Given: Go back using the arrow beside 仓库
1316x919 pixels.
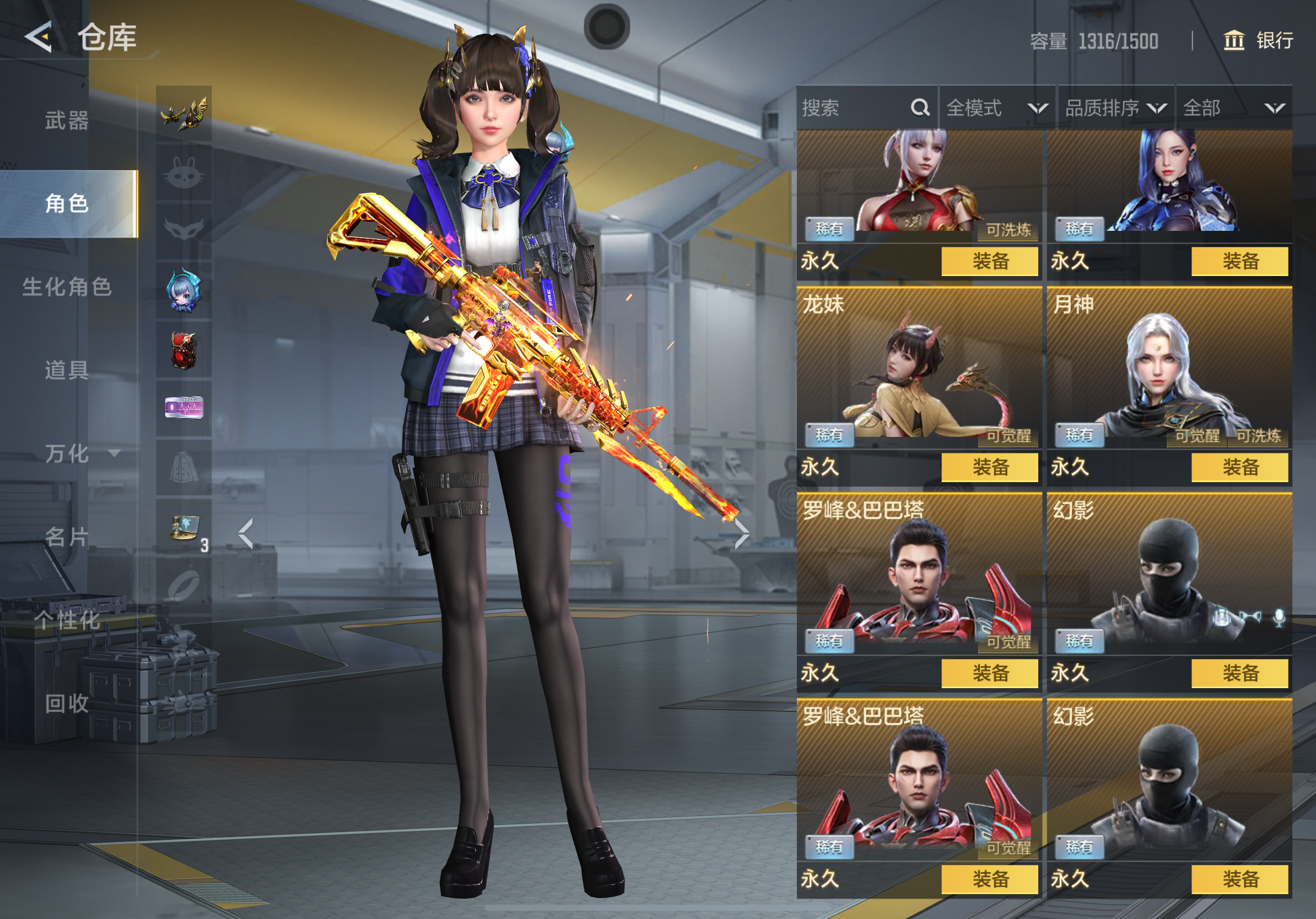Looking at the screenshot, I should tap(39, 38).
